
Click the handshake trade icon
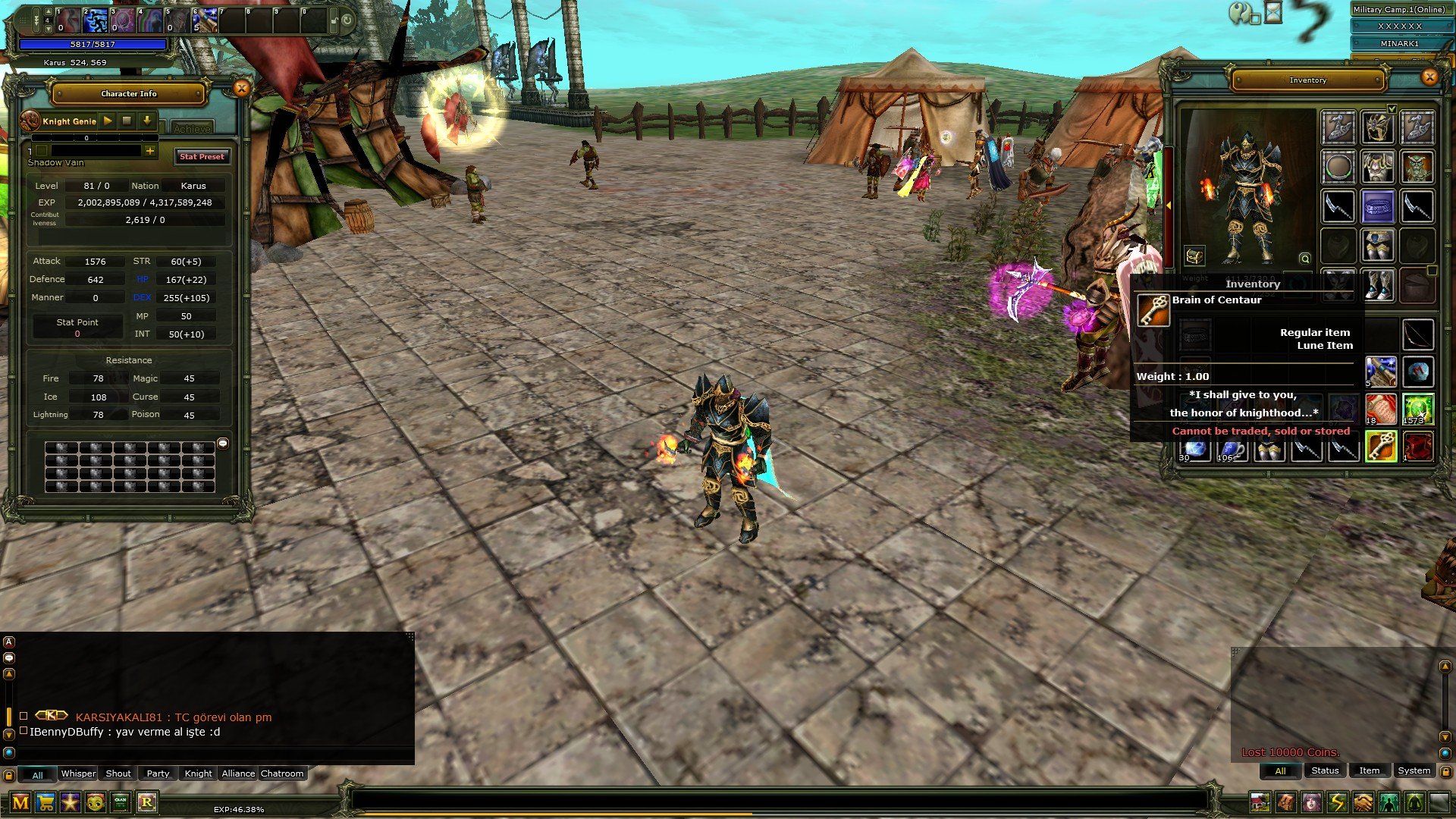click(x=1363, y=802)
